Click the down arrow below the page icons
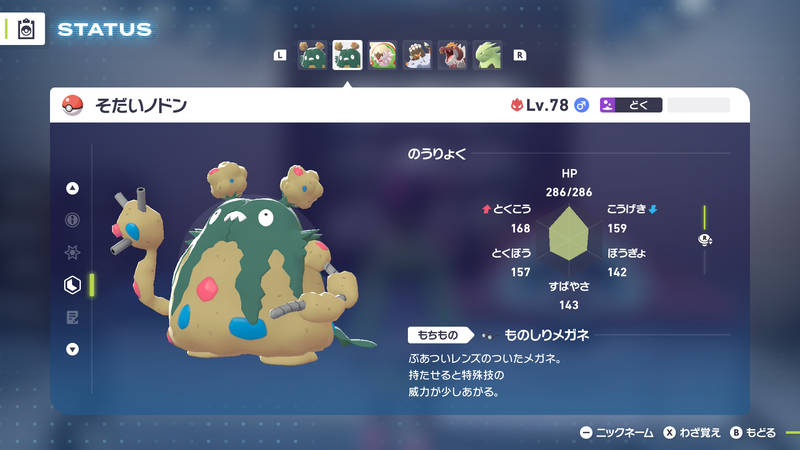The image size is (800, 450). tap(72, 349)
